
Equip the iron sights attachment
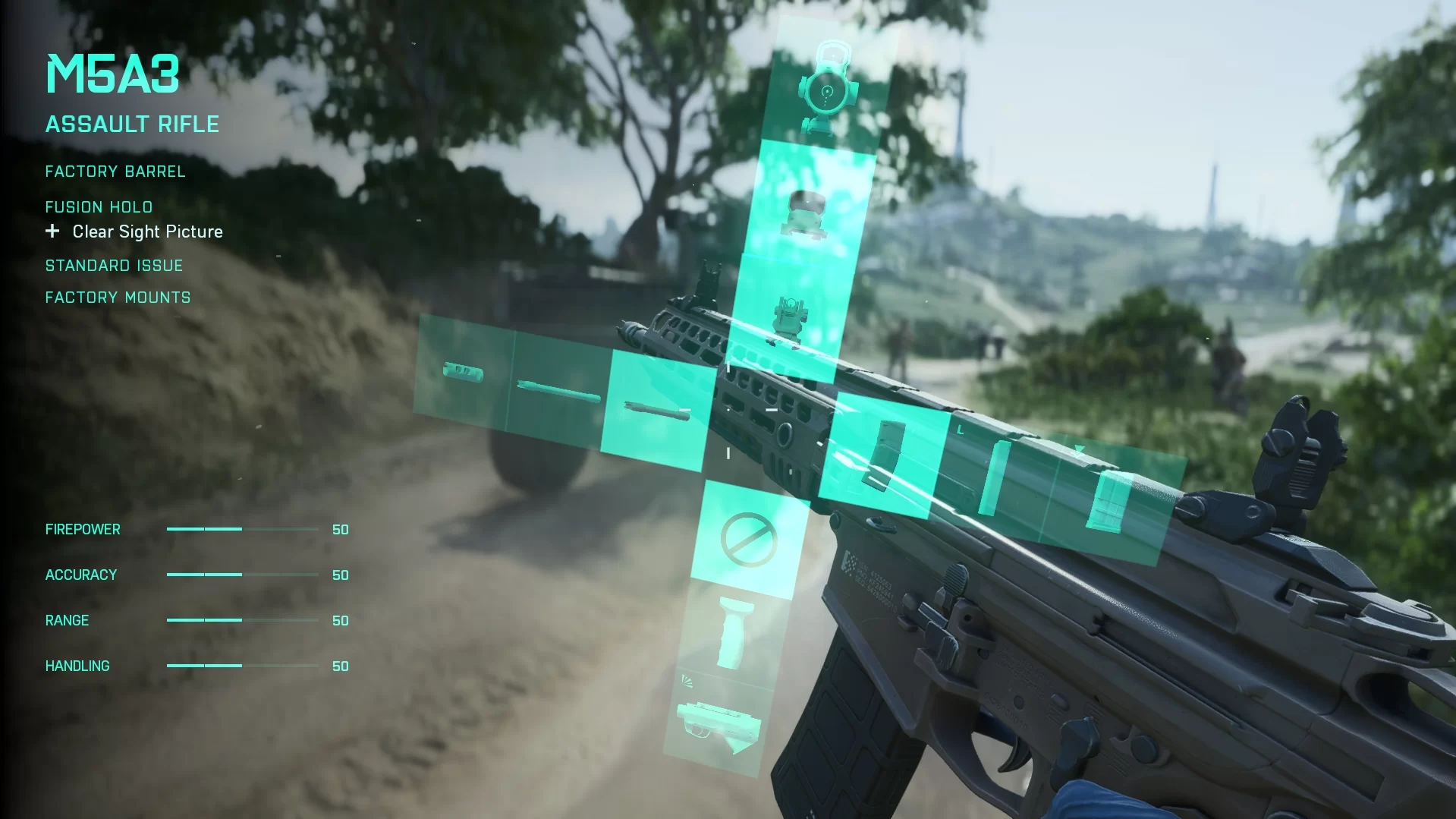789,319
